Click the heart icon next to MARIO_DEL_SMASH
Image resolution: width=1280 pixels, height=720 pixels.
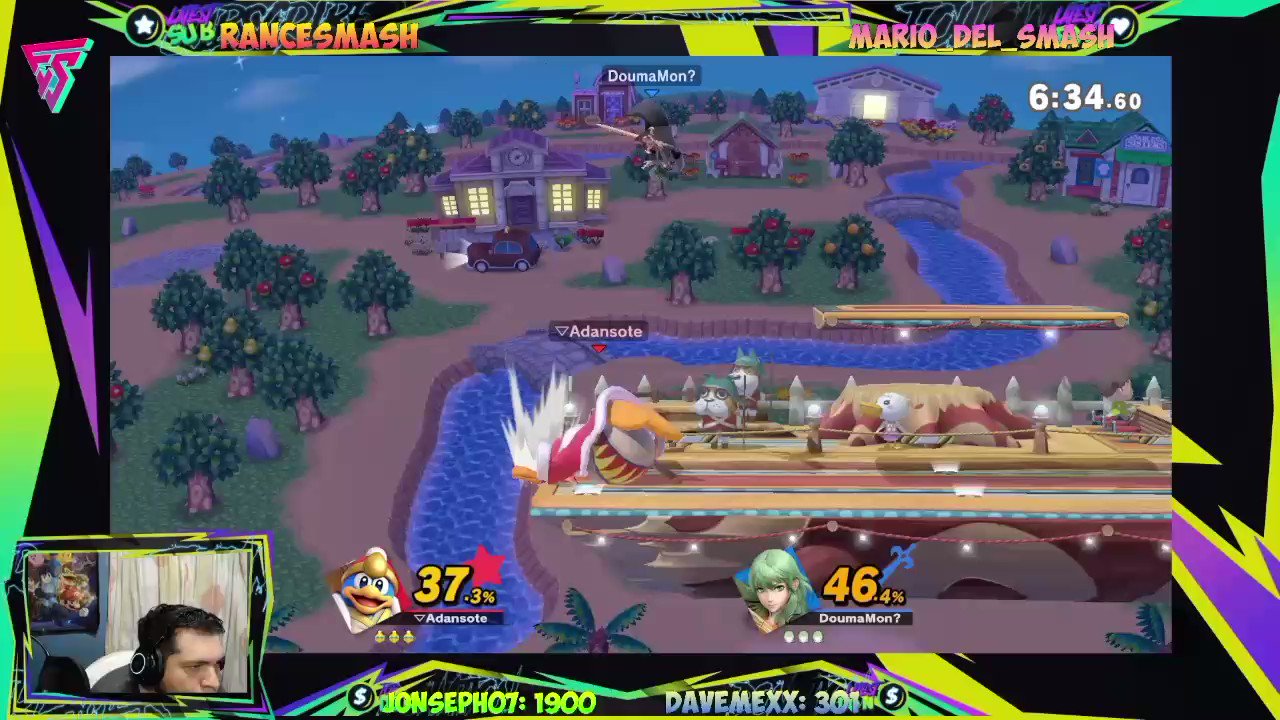pos(1122,28)
